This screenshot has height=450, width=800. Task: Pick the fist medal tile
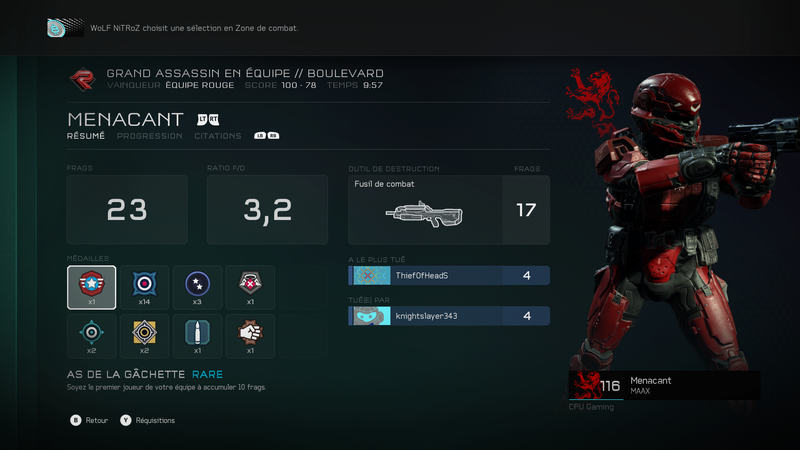click(250, 336)
